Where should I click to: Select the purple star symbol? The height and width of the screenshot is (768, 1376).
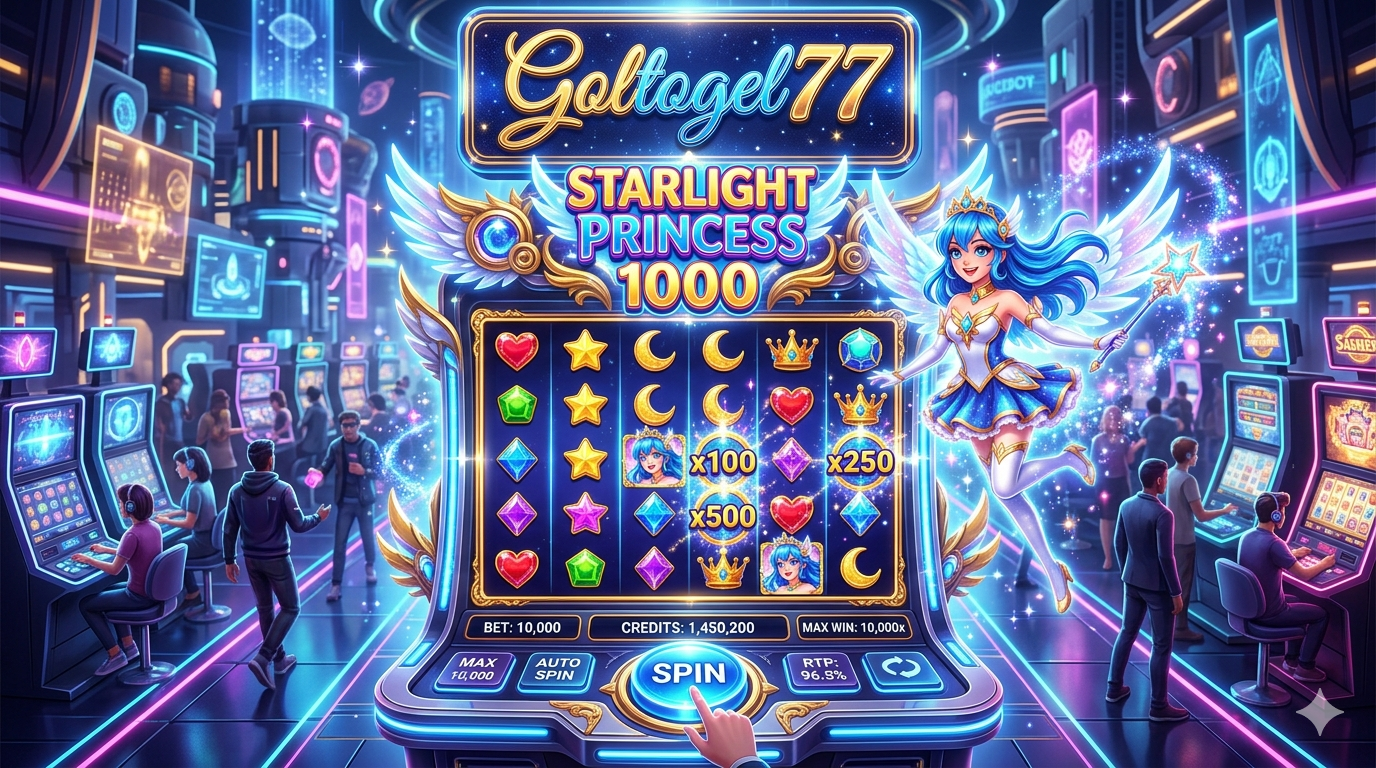[585, 515]
